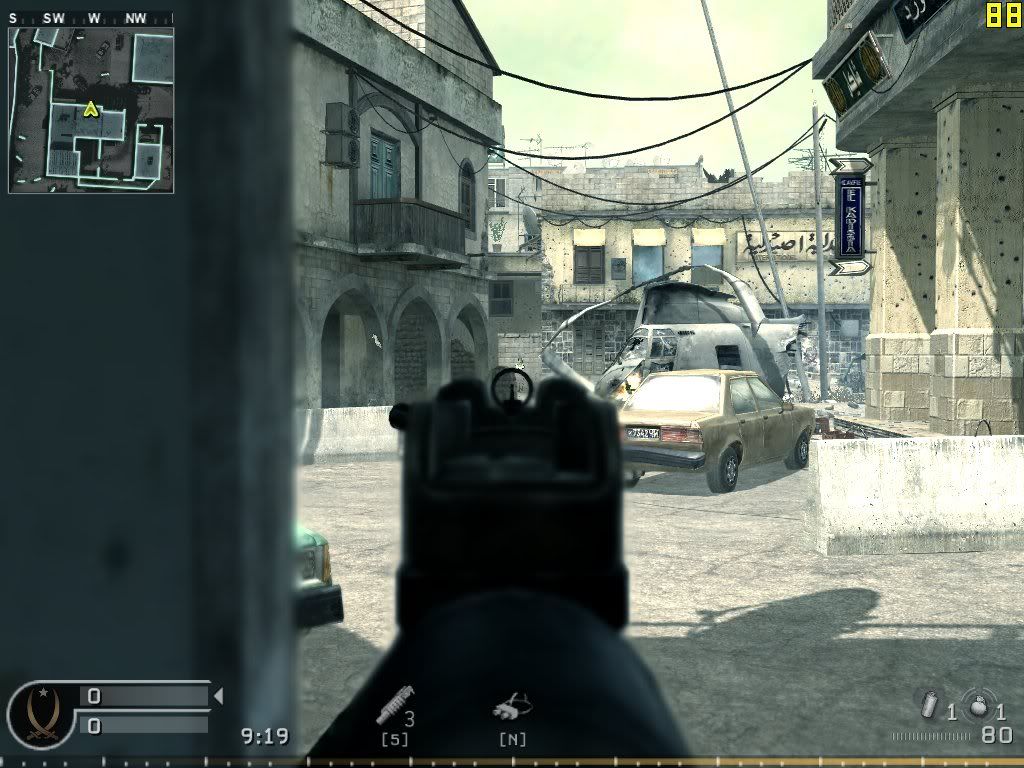
Task: Select the OpFor crossed swords team emblem
Action: [x=42, y=711]
